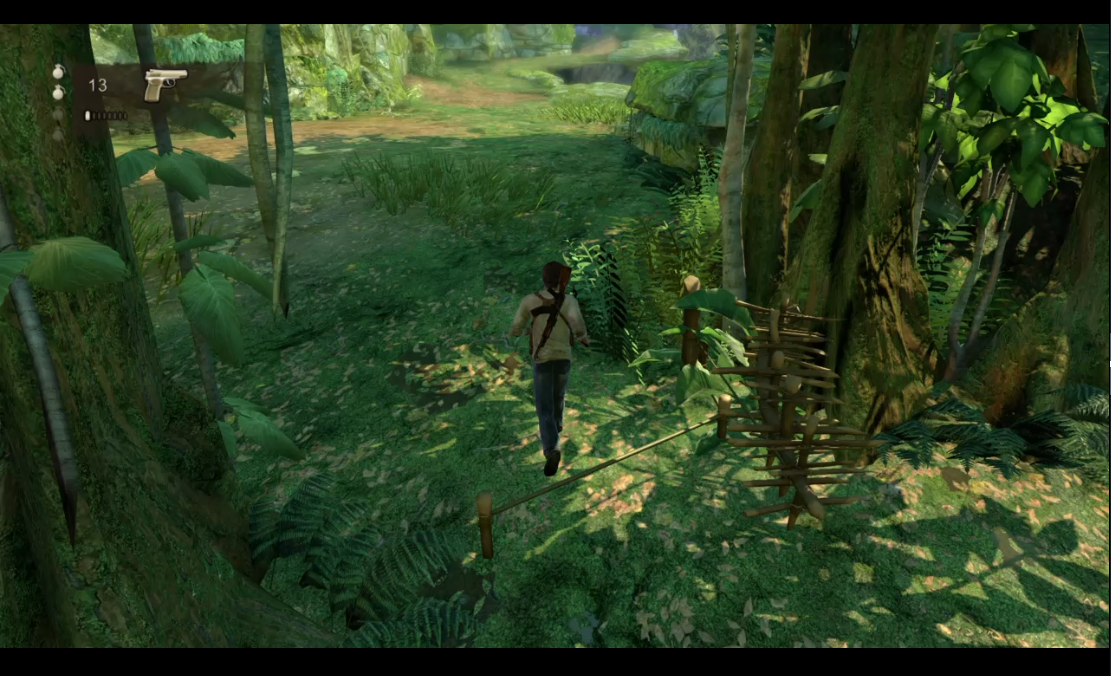Select the pistol weapon icon

point(163,84)
